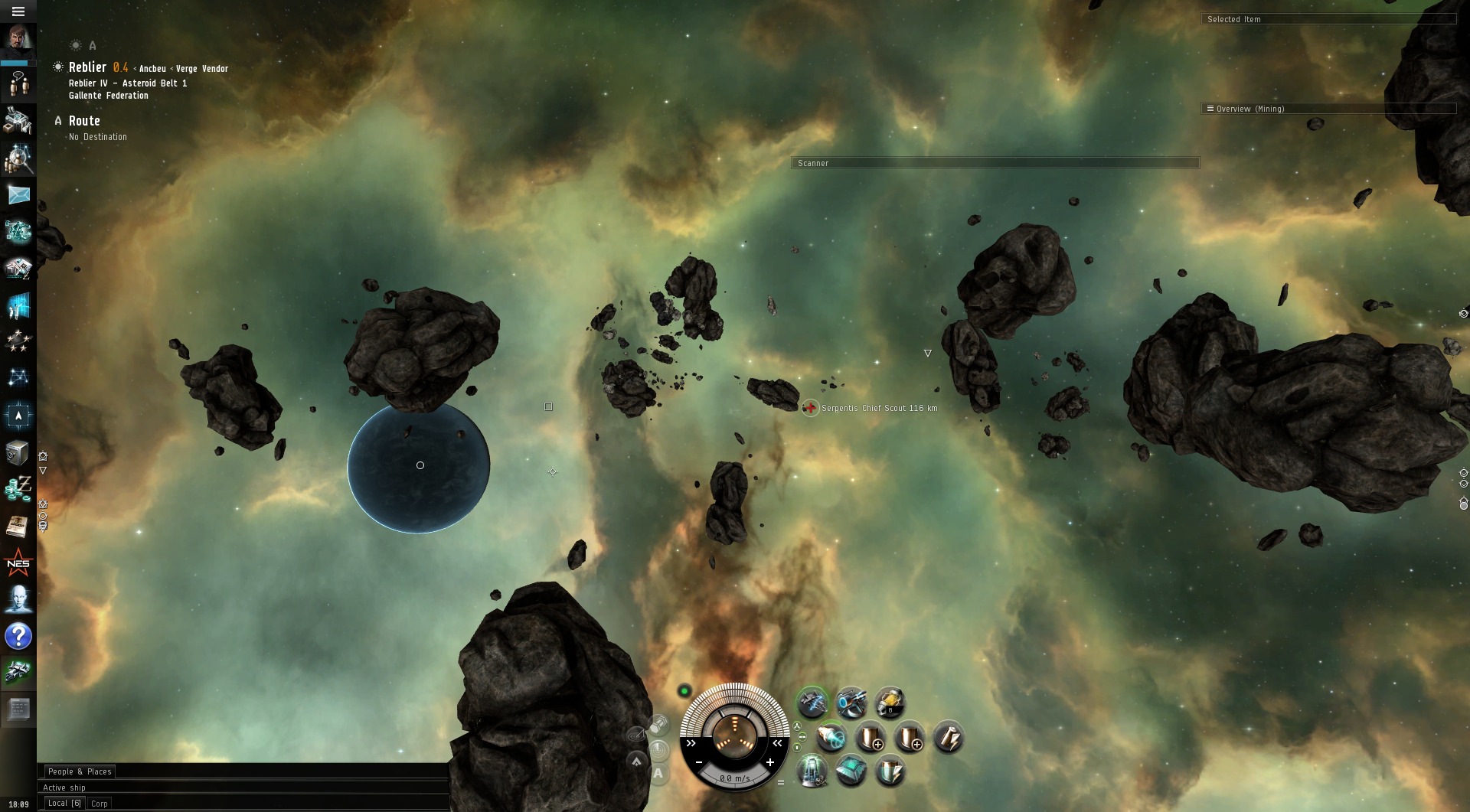The width and height of the screenshot is (1470, 812).
Task: Open the ISK coins wallet icon
Action: coord(18,488)
